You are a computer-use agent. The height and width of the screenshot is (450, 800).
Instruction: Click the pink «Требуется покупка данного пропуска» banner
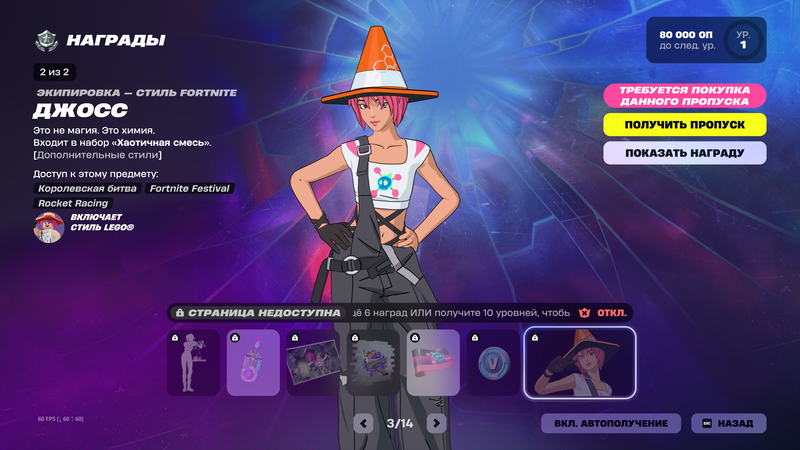tap(685, 95)
